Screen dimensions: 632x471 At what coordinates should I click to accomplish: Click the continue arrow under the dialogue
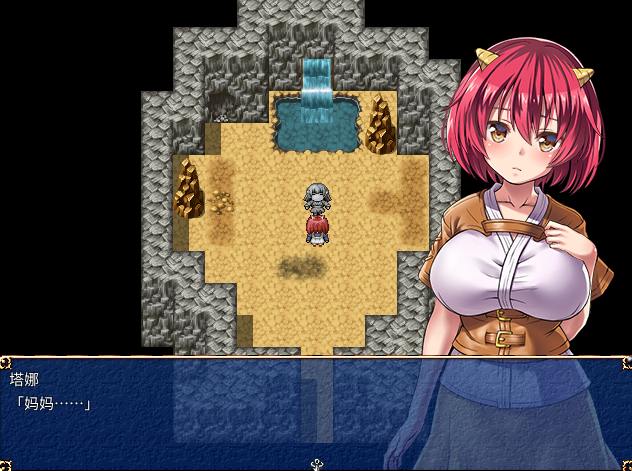click(x=317, y=463)
